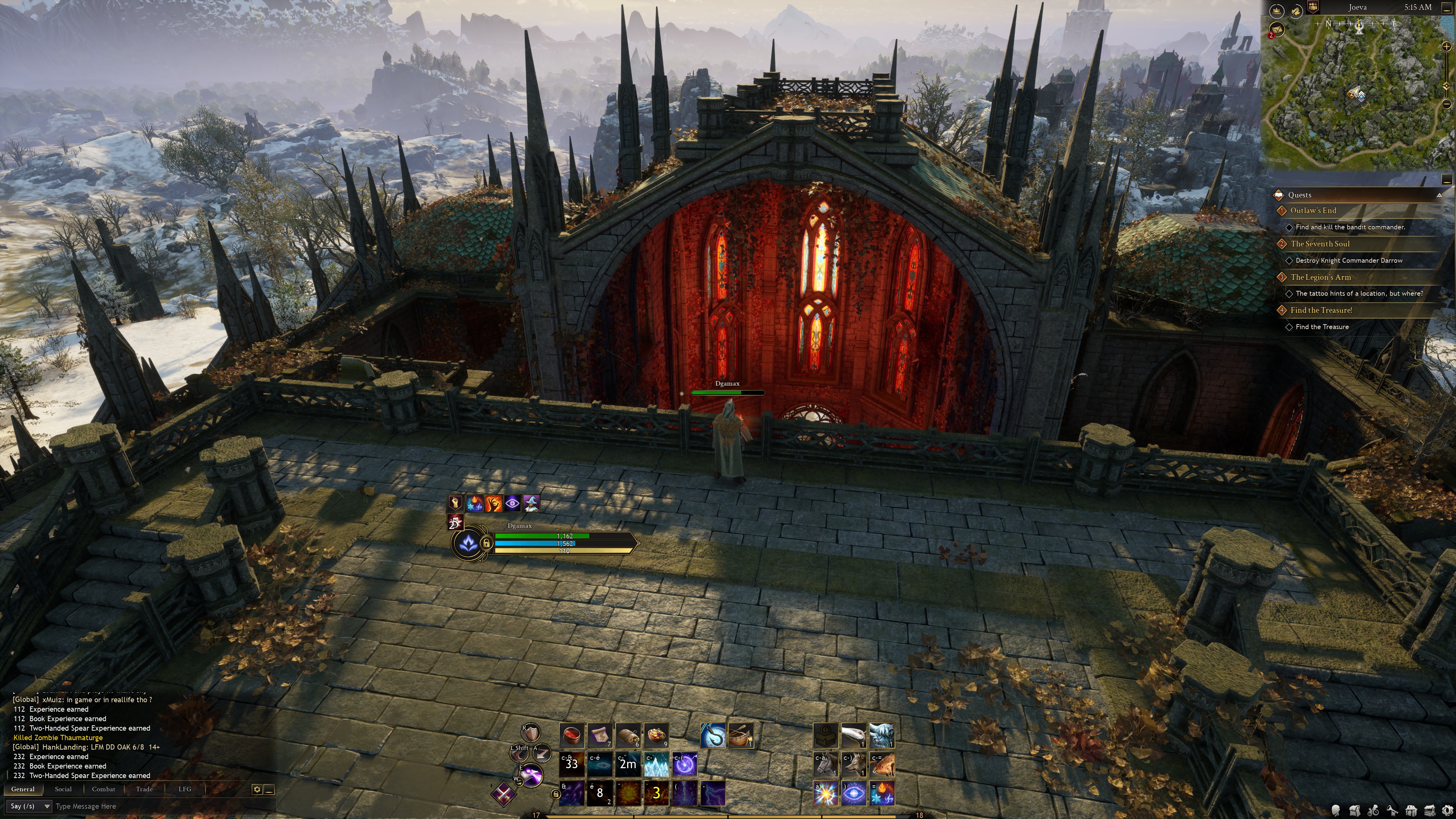Select The Seventh Soul quest entry

click(x=1320, y=243)
